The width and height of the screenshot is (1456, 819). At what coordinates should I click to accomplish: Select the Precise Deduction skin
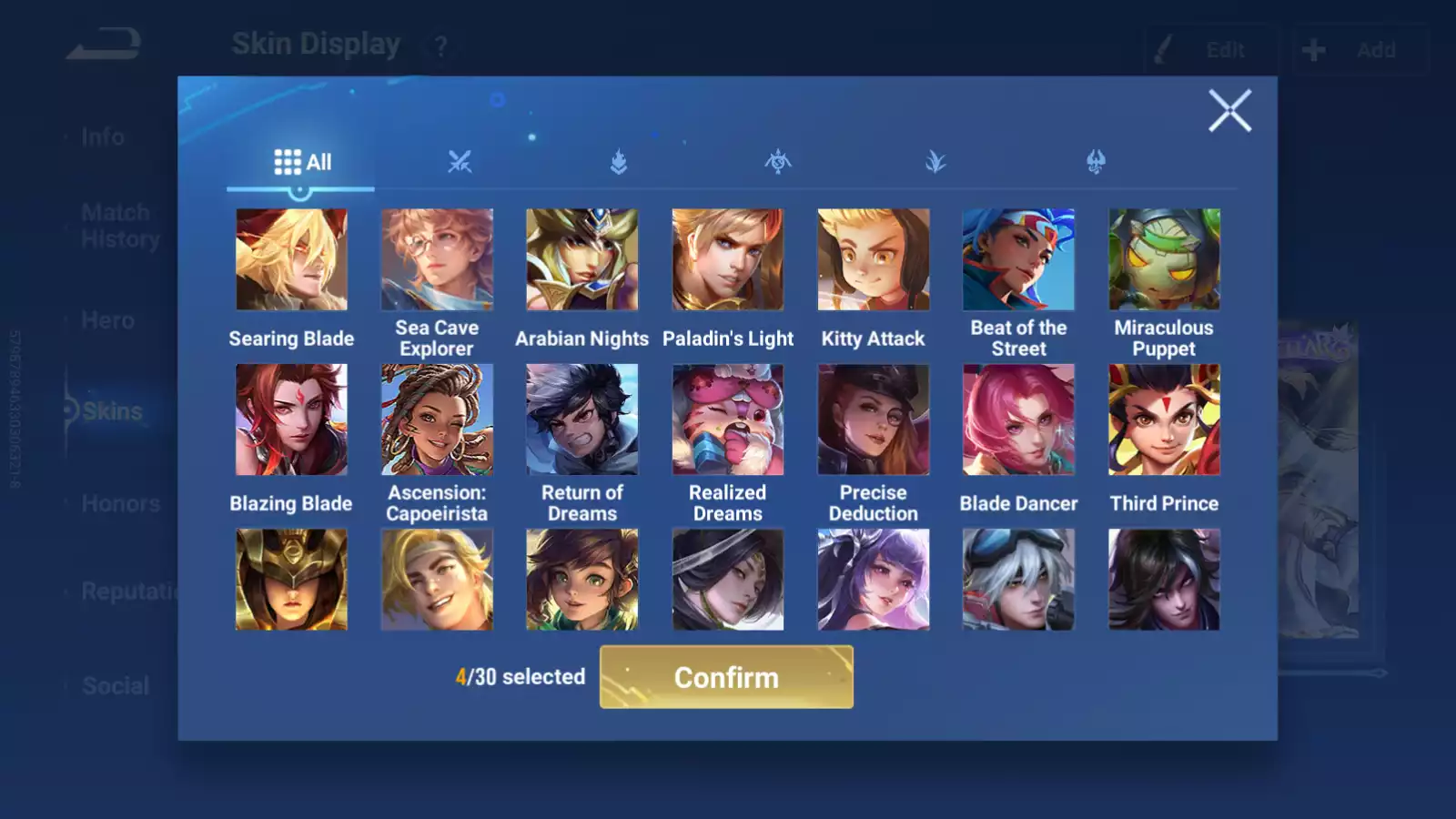click(x=874, y=420)
